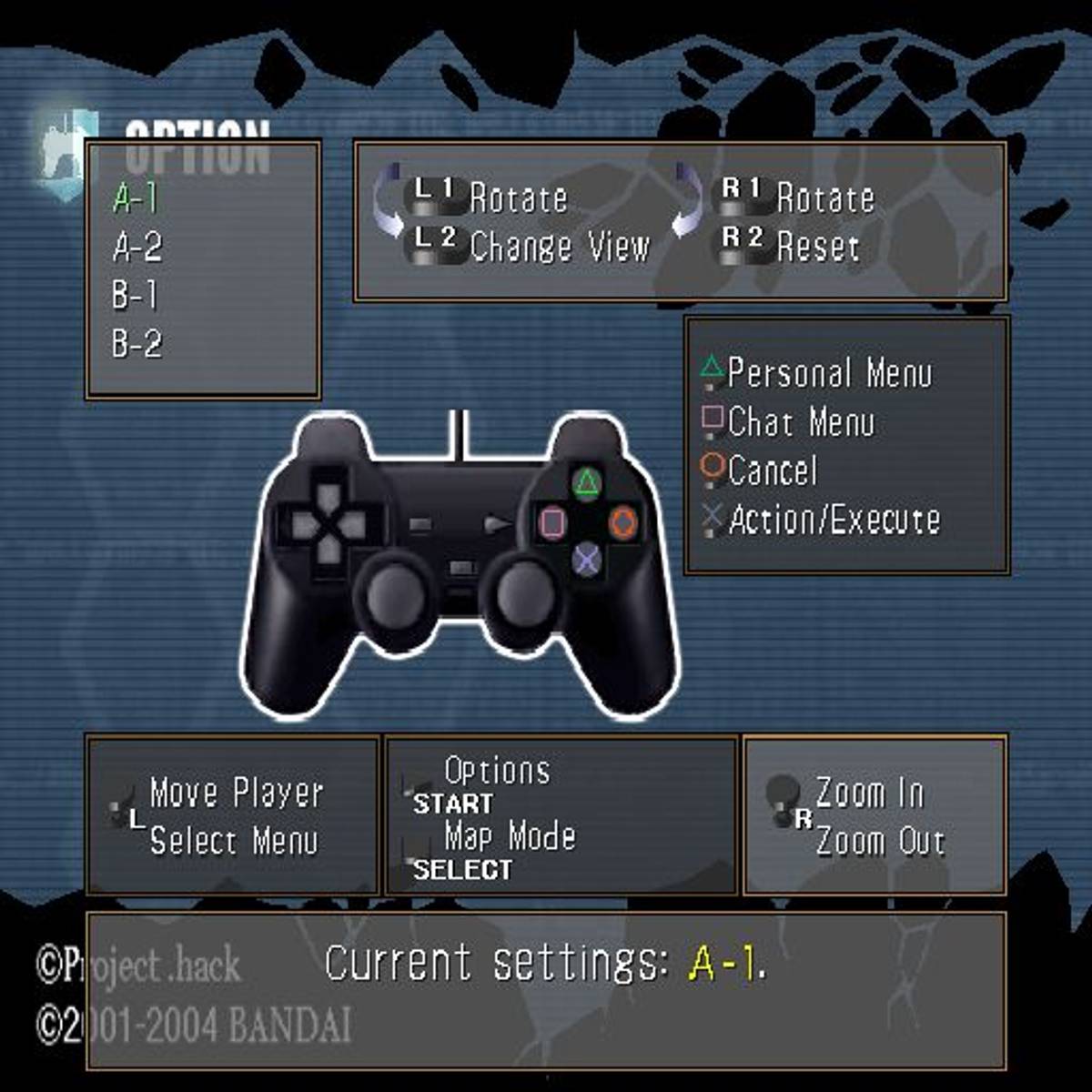The height and width of the screenshot is (1092, 1092).
Task: Pick the B-2 control layout
Action: [x=136, y=344]
